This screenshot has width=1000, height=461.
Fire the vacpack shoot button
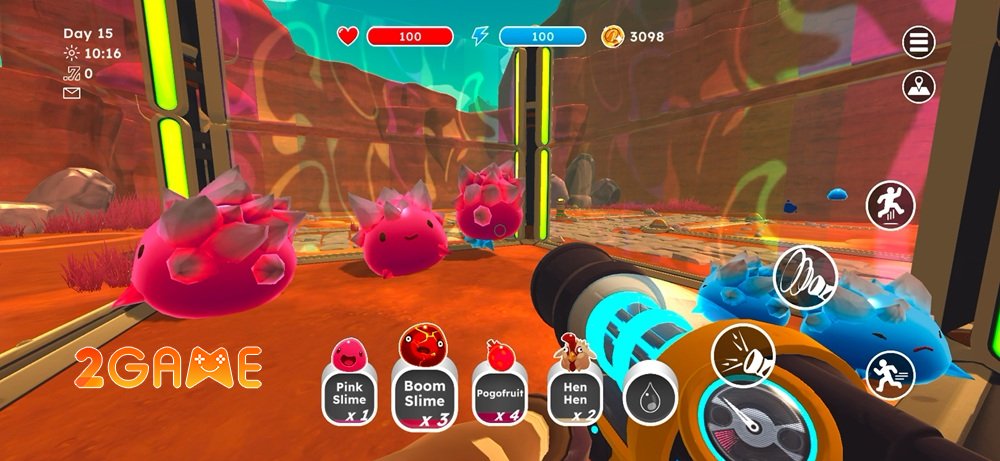pyautogui.click(x=738, y=354)
